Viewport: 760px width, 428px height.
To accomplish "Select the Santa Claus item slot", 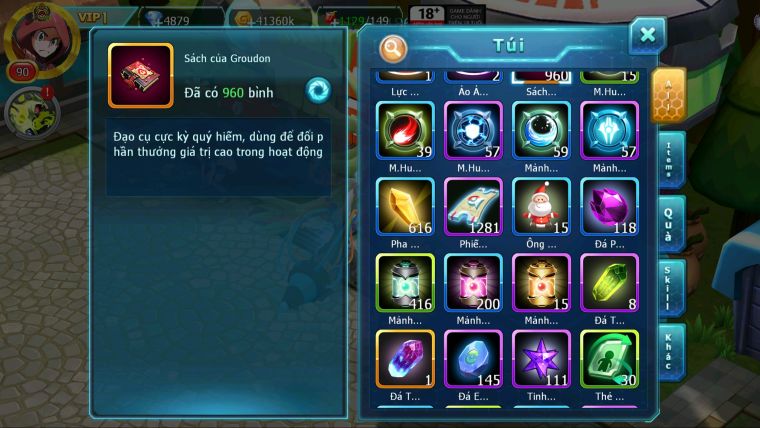I will [541, 206].
